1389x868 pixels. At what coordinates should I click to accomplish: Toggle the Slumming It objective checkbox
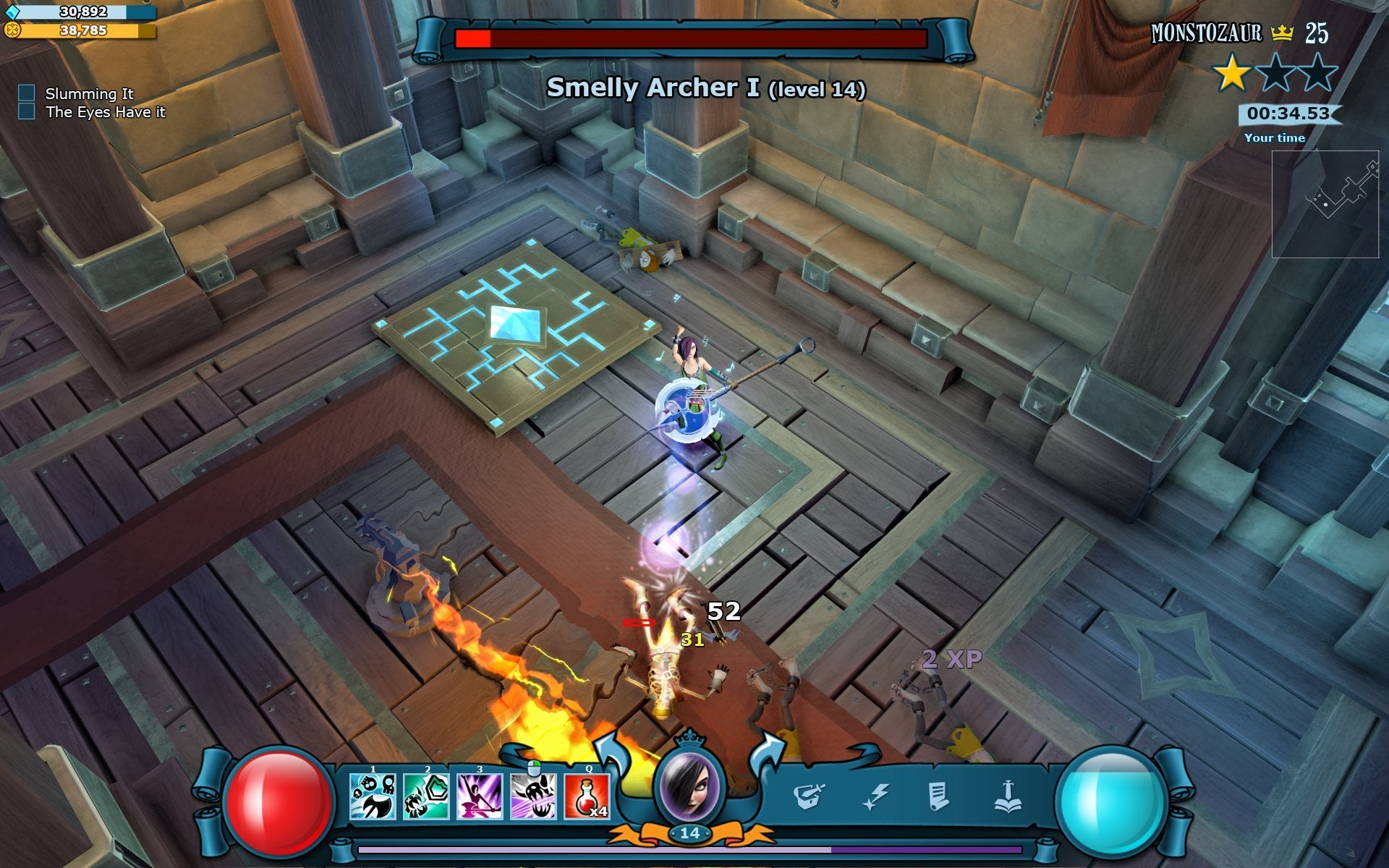[x=27, y=93]
